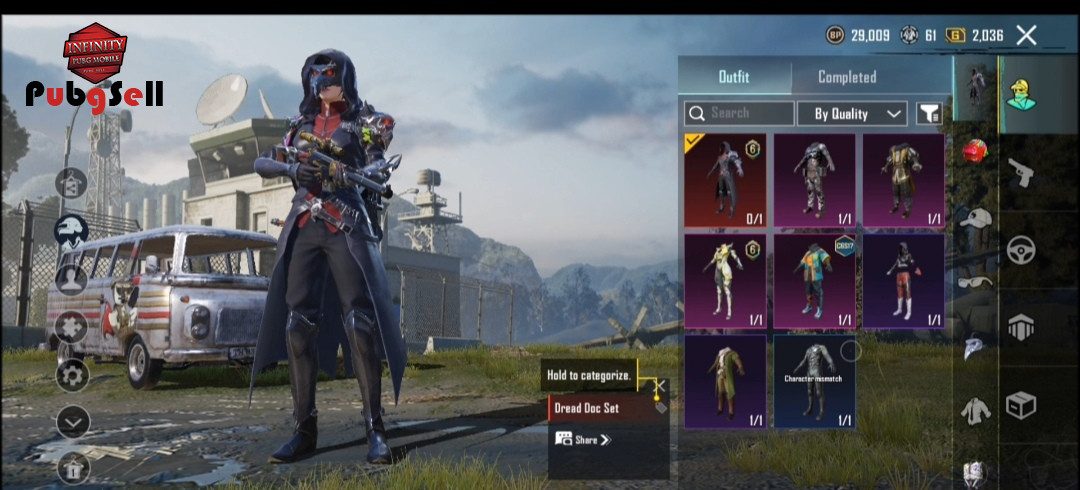The image size is (1080, 490).
Task: Open the gear settings button
Action: pos(71,376)
